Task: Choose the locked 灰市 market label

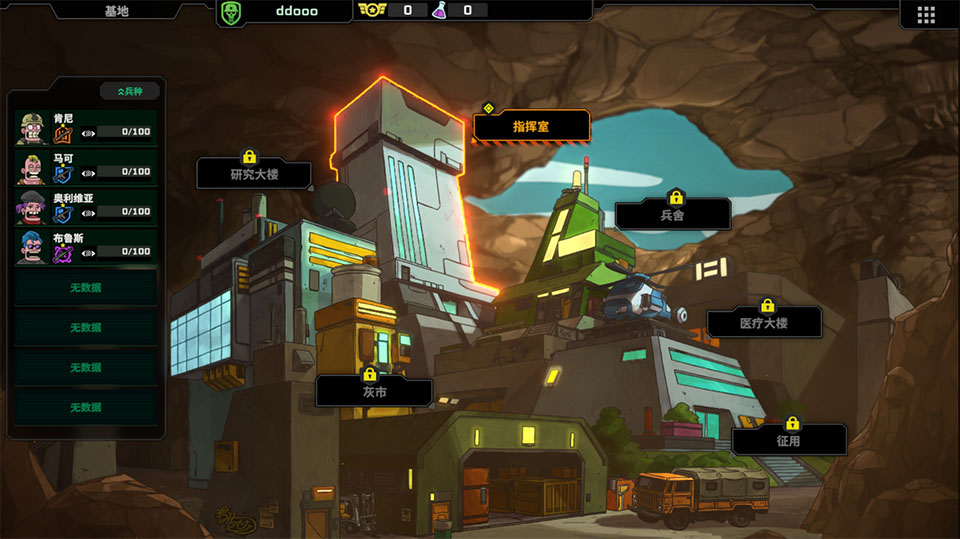Action: click(374, 391)
